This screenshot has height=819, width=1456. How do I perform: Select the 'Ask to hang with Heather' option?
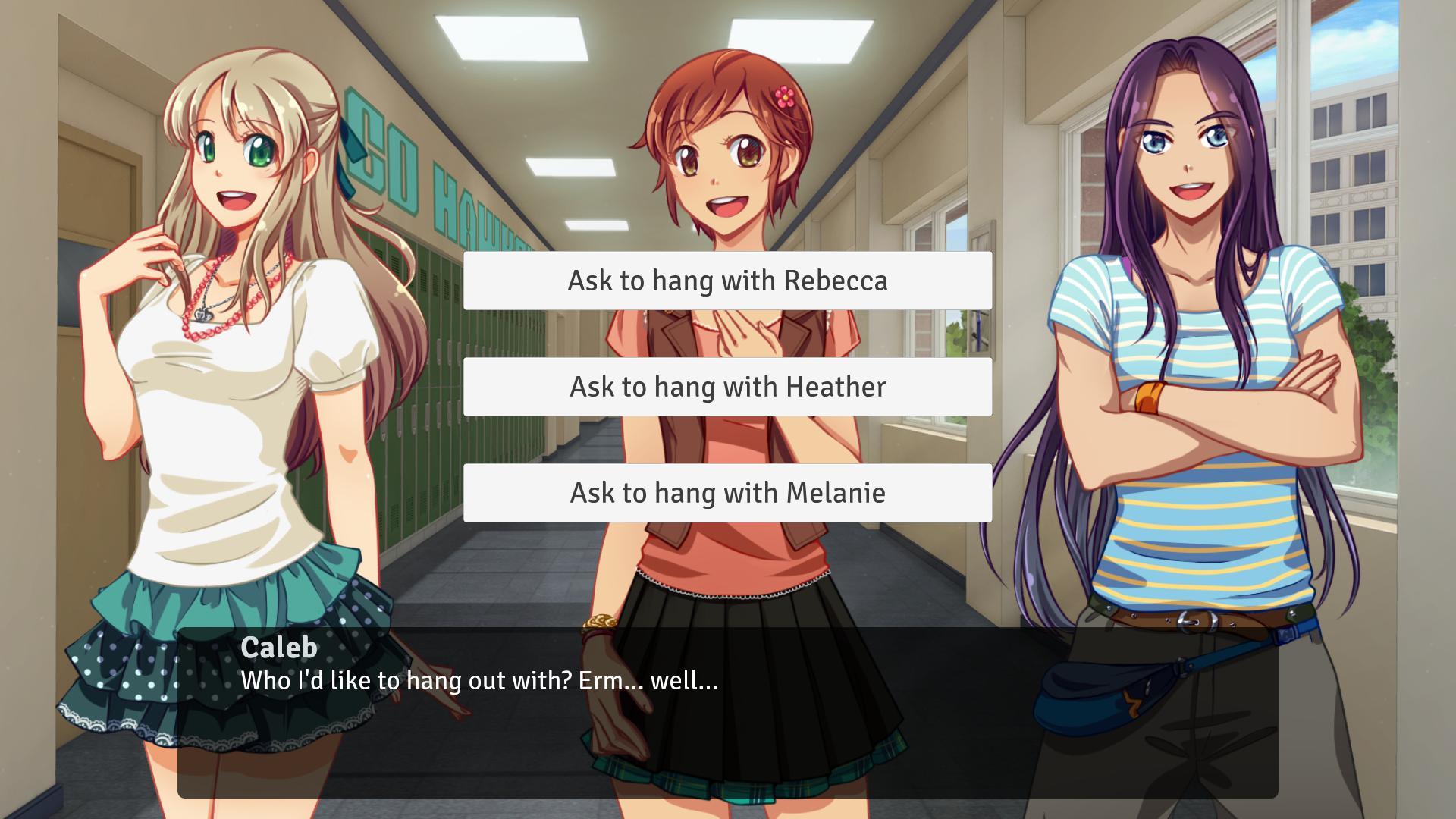727,387
